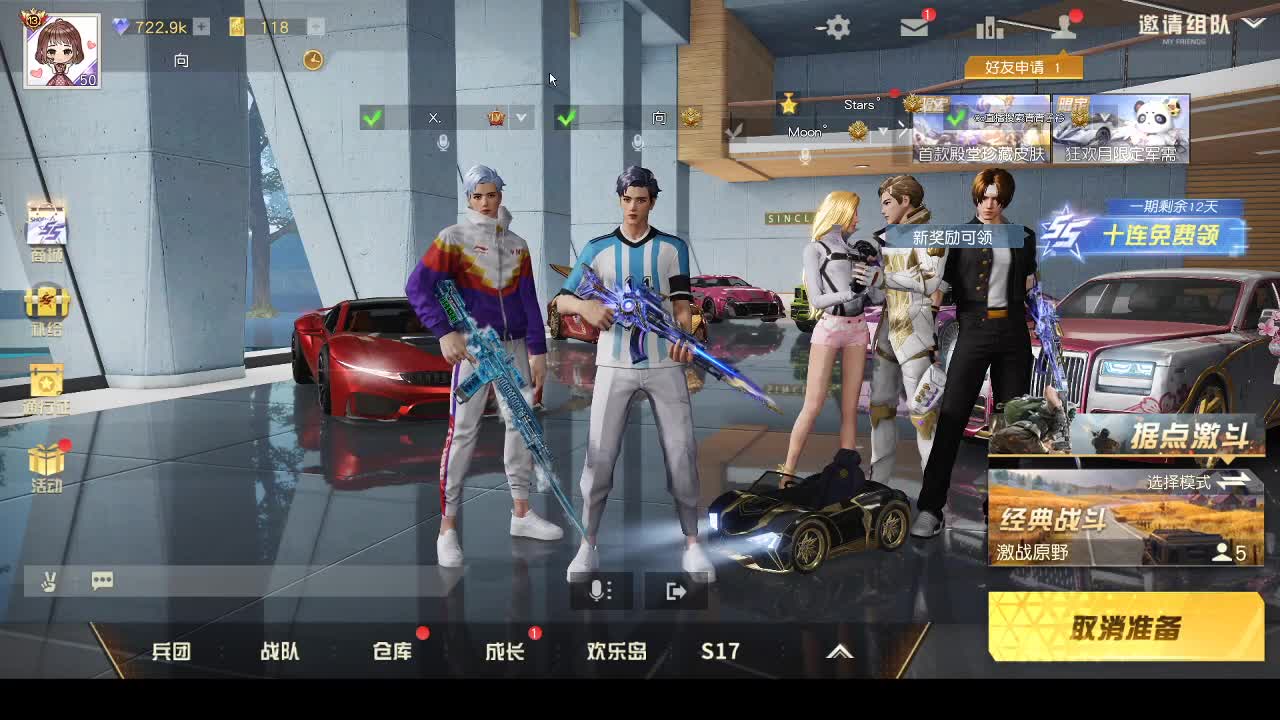
Task: Open the quick chat hand gesture icon
Action: click(47, 581)
